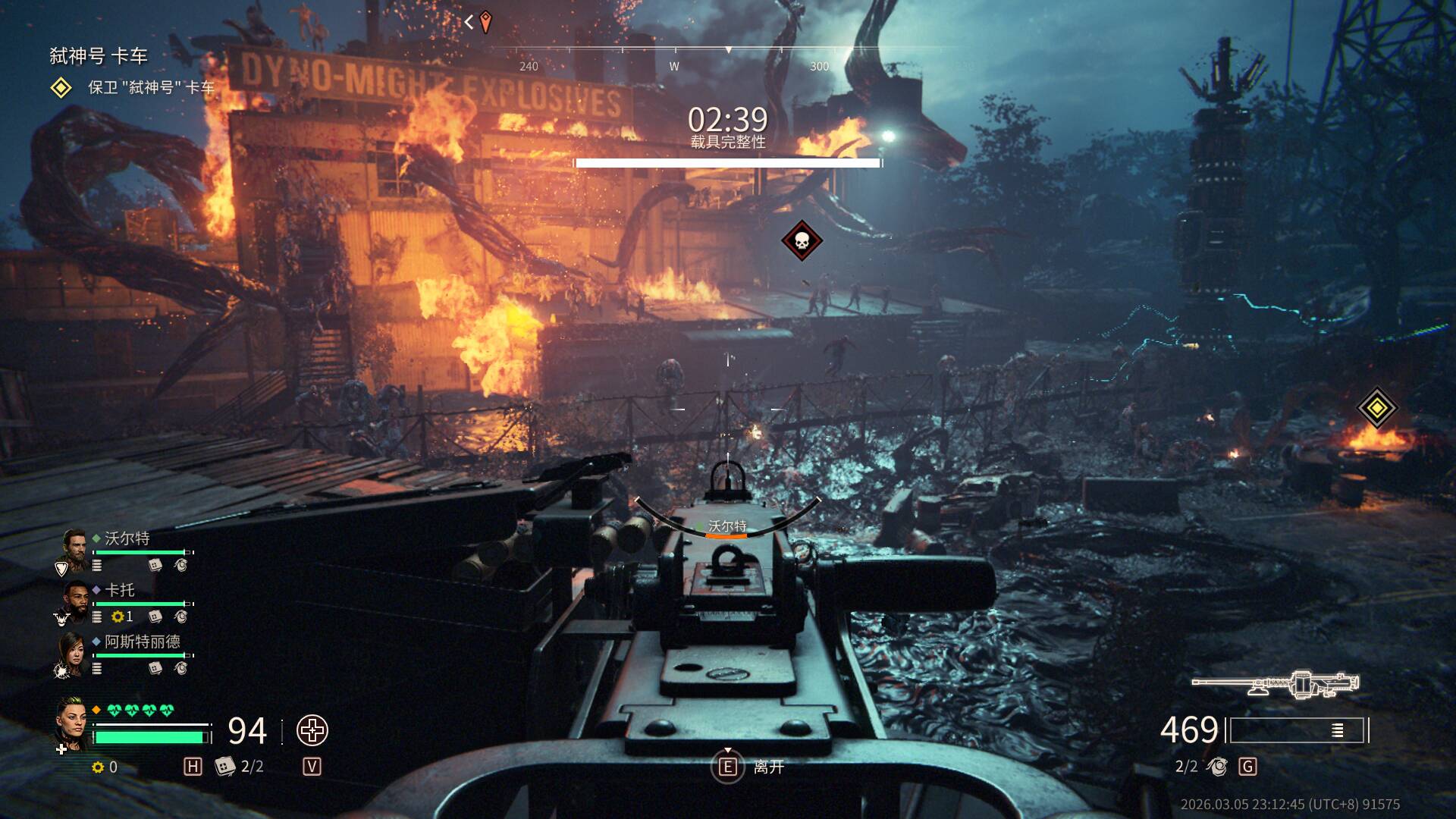The height and width of the screenshot is (819, 1456).
Task: Select the 保卫"弑神号"卡车 objective tracker
Action: (x=150, y=88)
